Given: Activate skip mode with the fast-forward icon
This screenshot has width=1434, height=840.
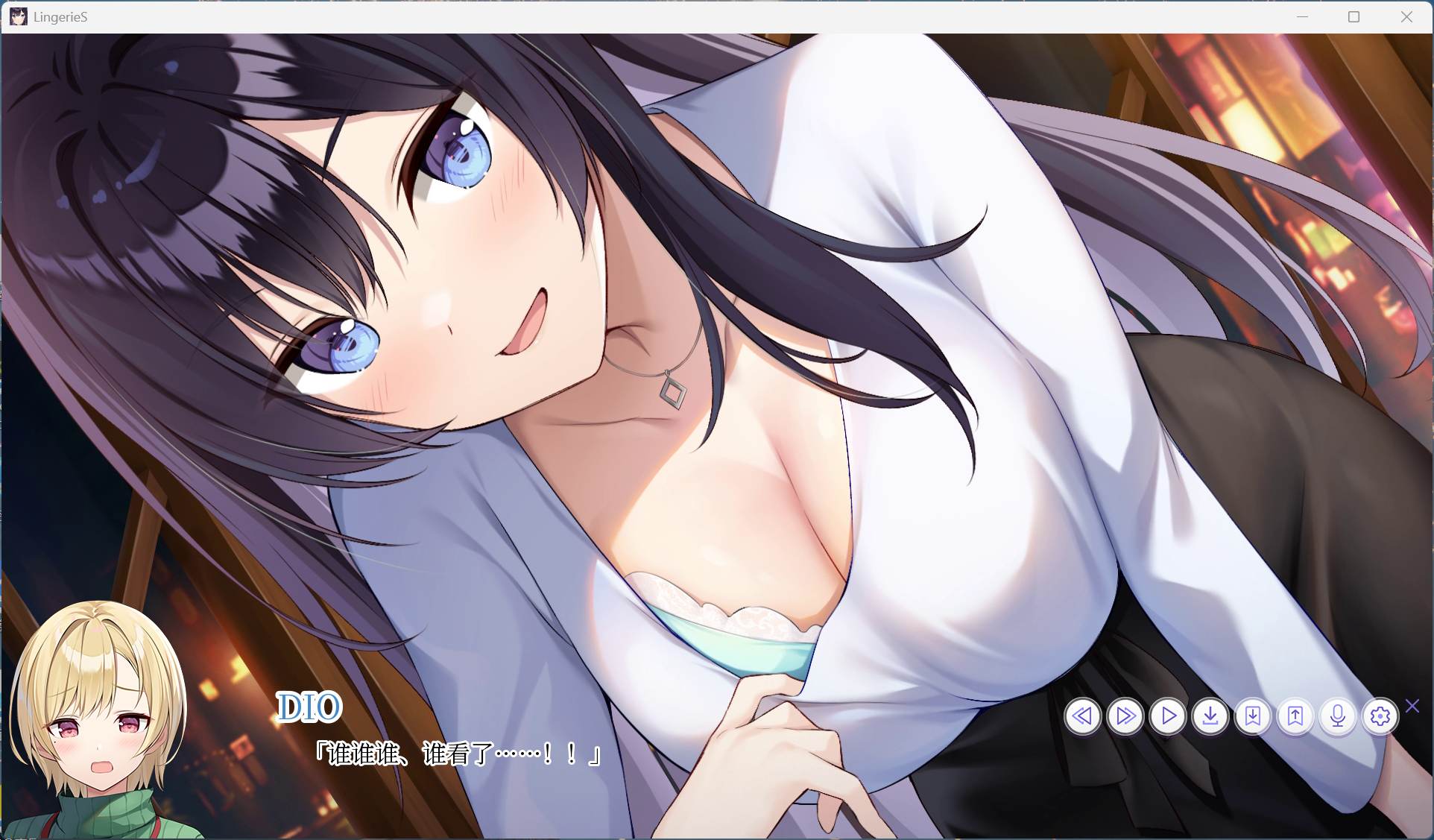Looking at the screenshot, I should pos(1125,716).
